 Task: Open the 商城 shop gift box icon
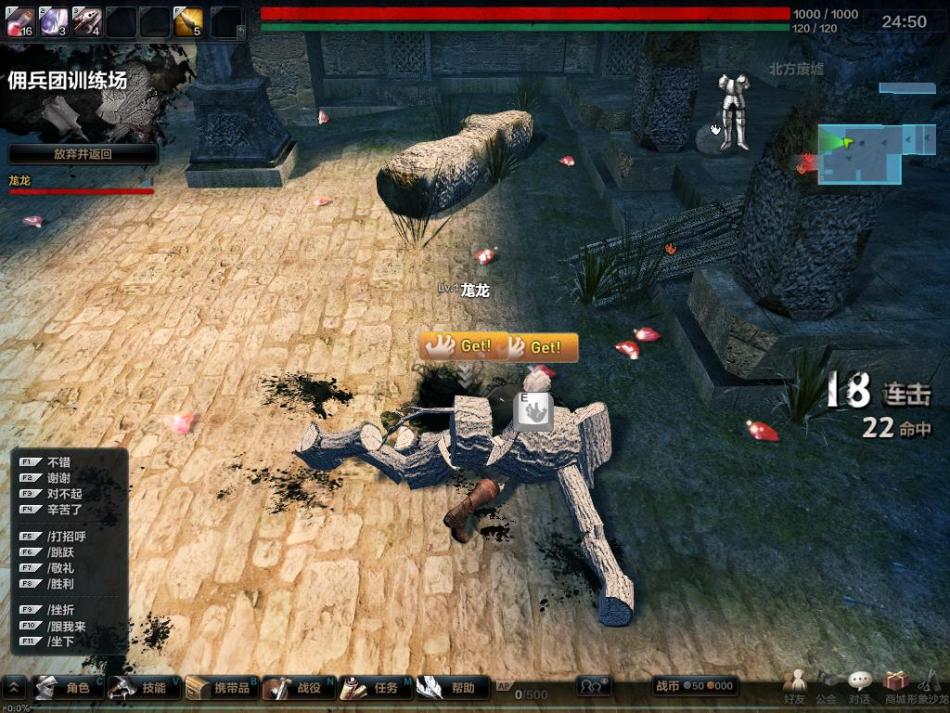click(x=895, y=684)
